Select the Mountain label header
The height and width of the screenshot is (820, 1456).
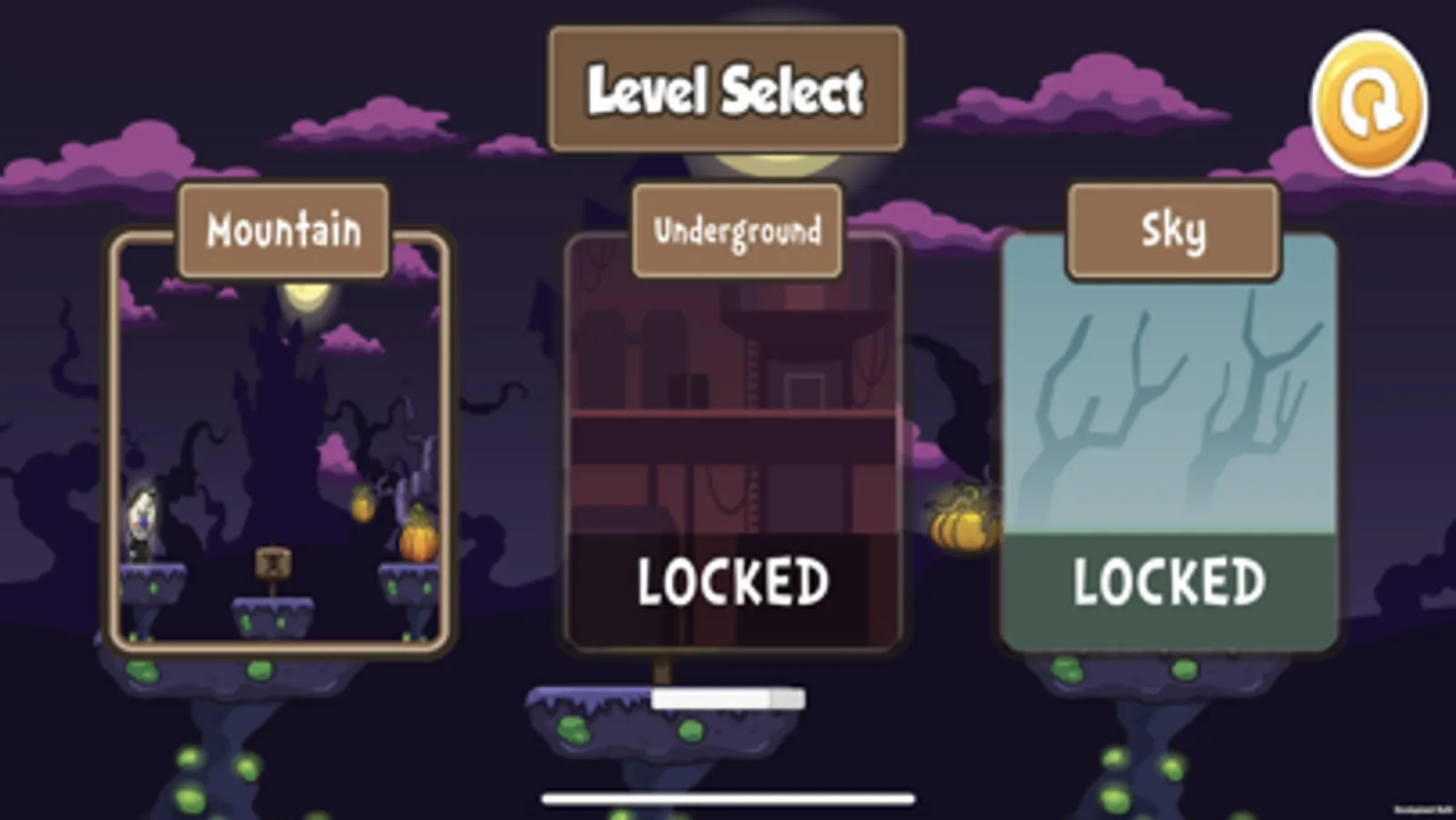282,230
